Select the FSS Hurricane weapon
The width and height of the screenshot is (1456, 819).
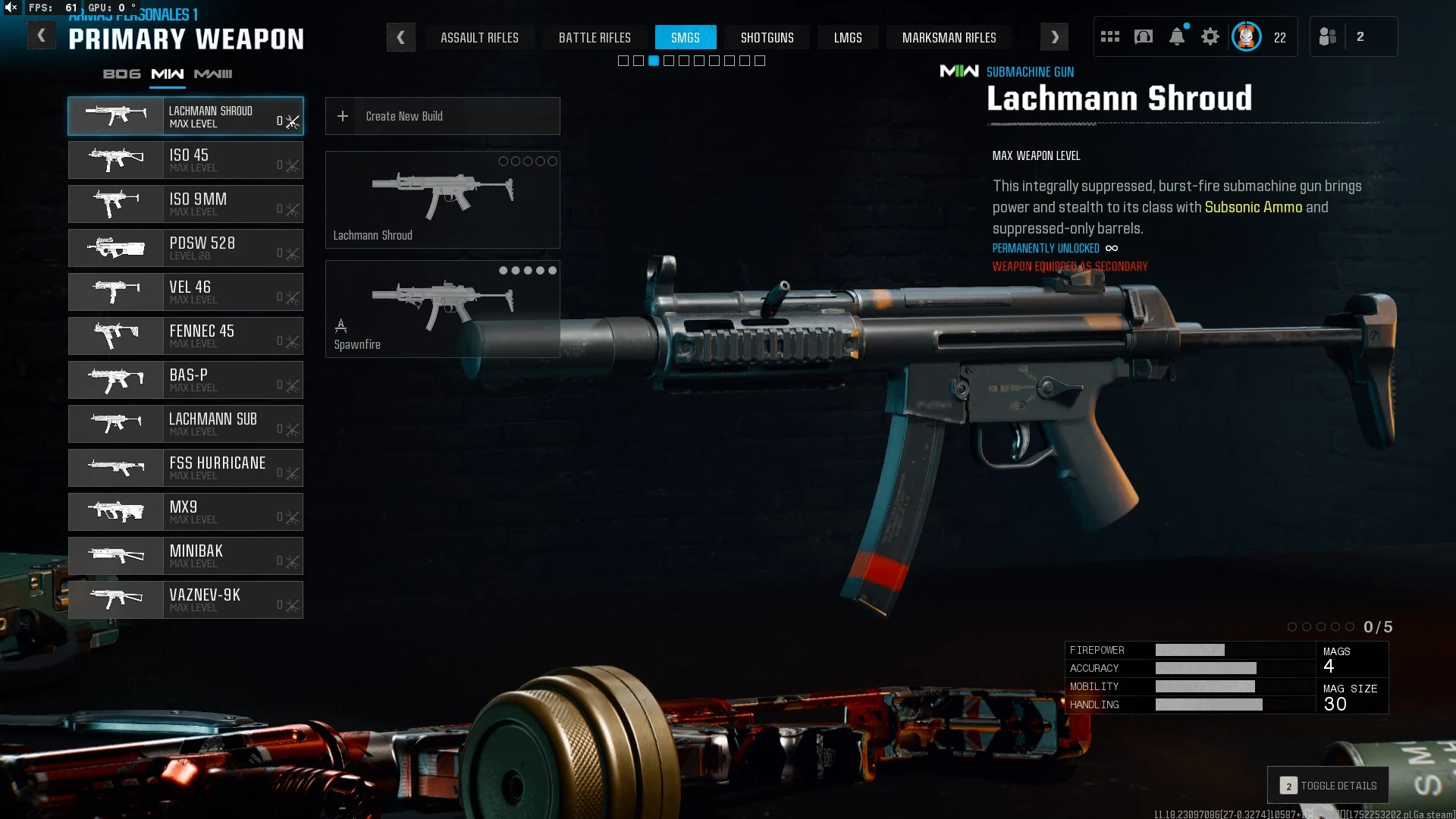[186, 468]
